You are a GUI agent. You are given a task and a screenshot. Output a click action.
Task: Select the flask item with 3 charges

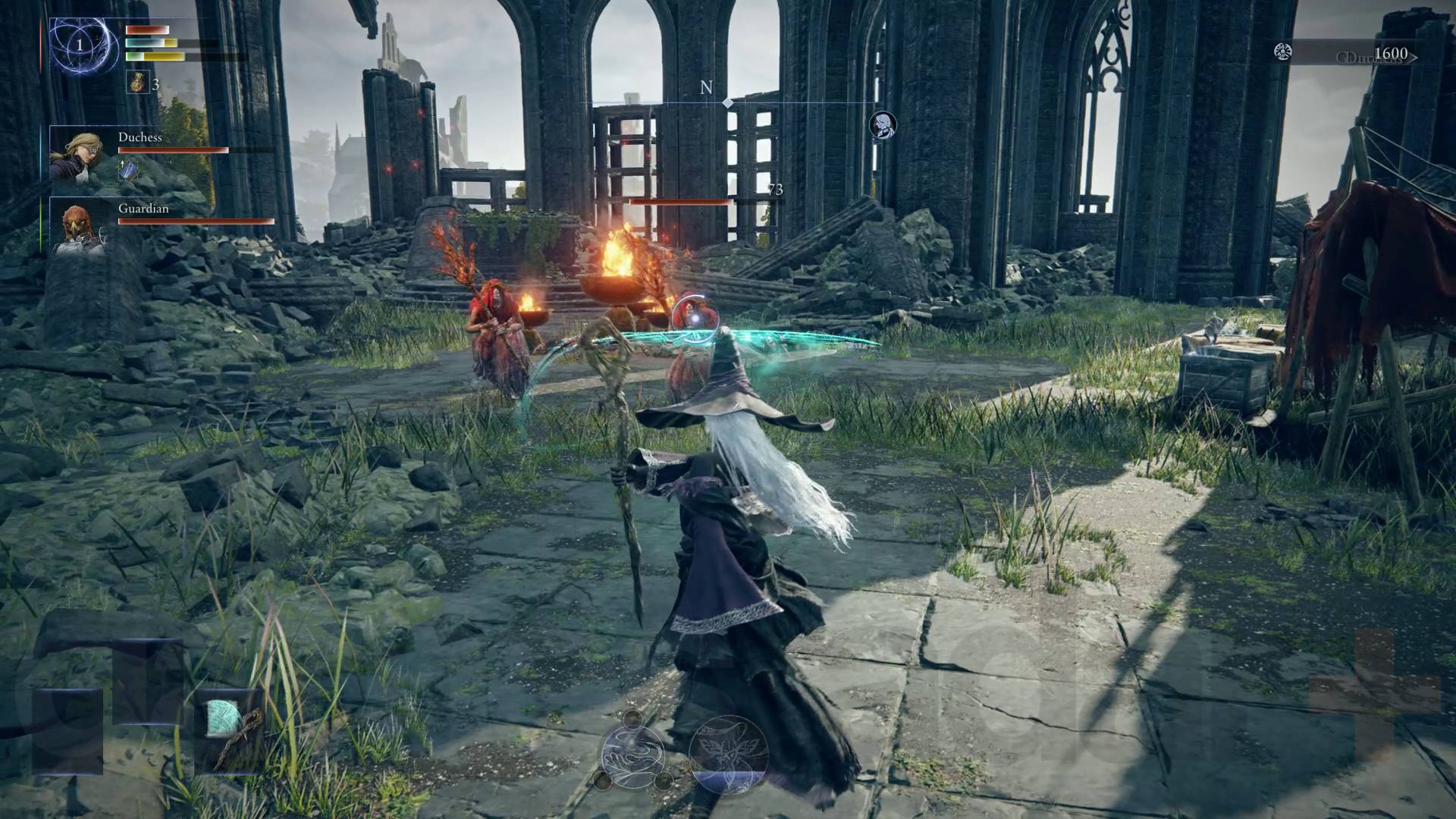click(137, 82)
